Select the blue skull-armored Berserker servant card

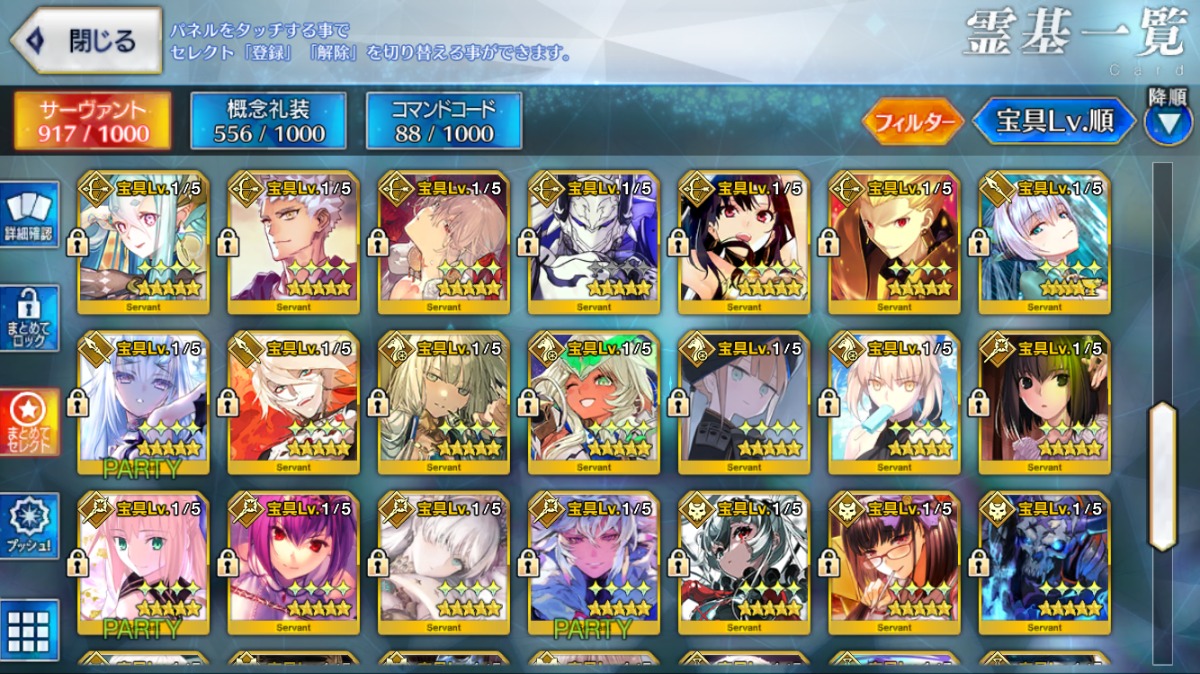click(x=1044, y=562)
